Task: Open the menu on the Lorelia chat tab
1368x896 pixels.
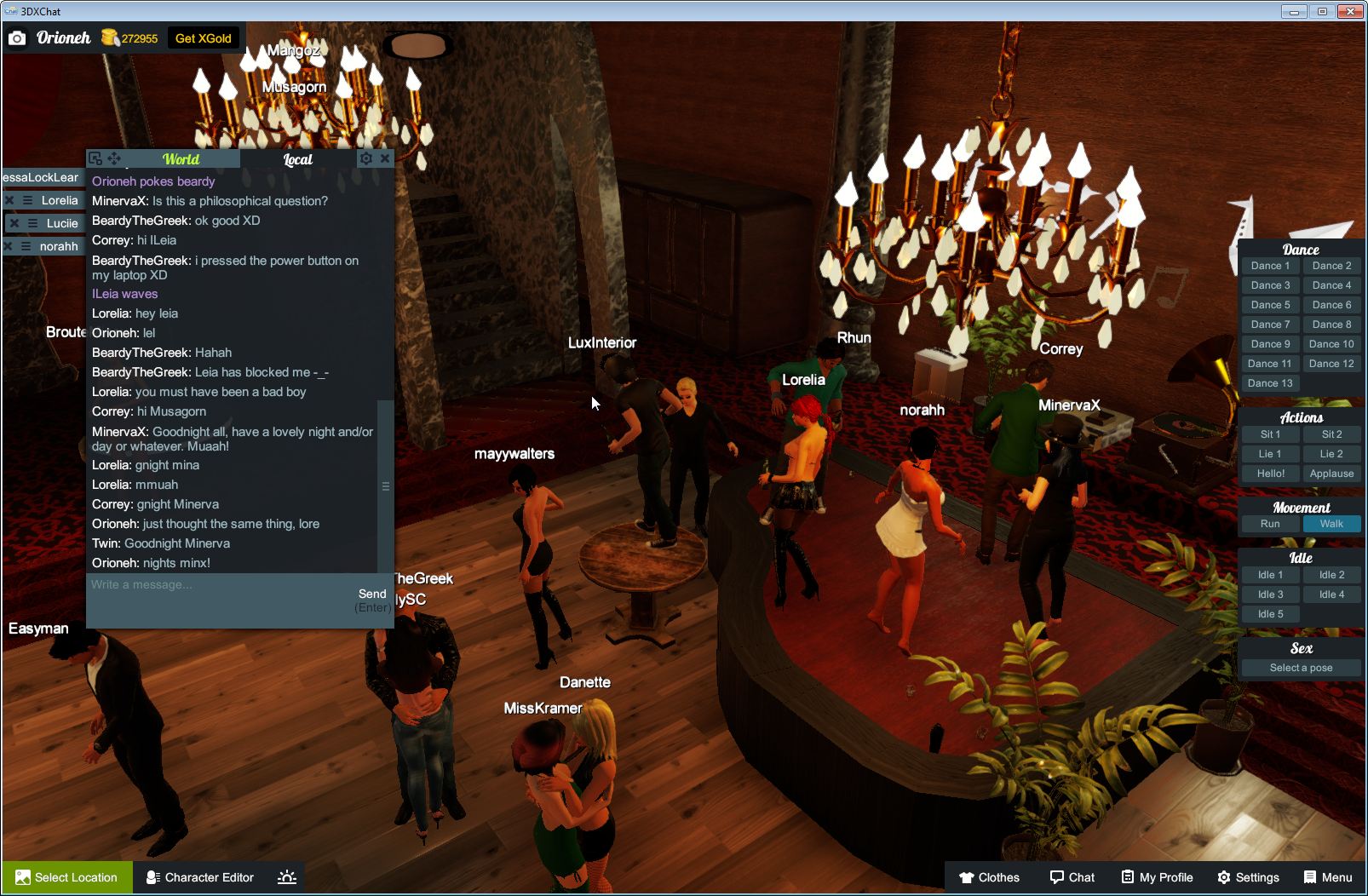Action: tap(26, 200)
